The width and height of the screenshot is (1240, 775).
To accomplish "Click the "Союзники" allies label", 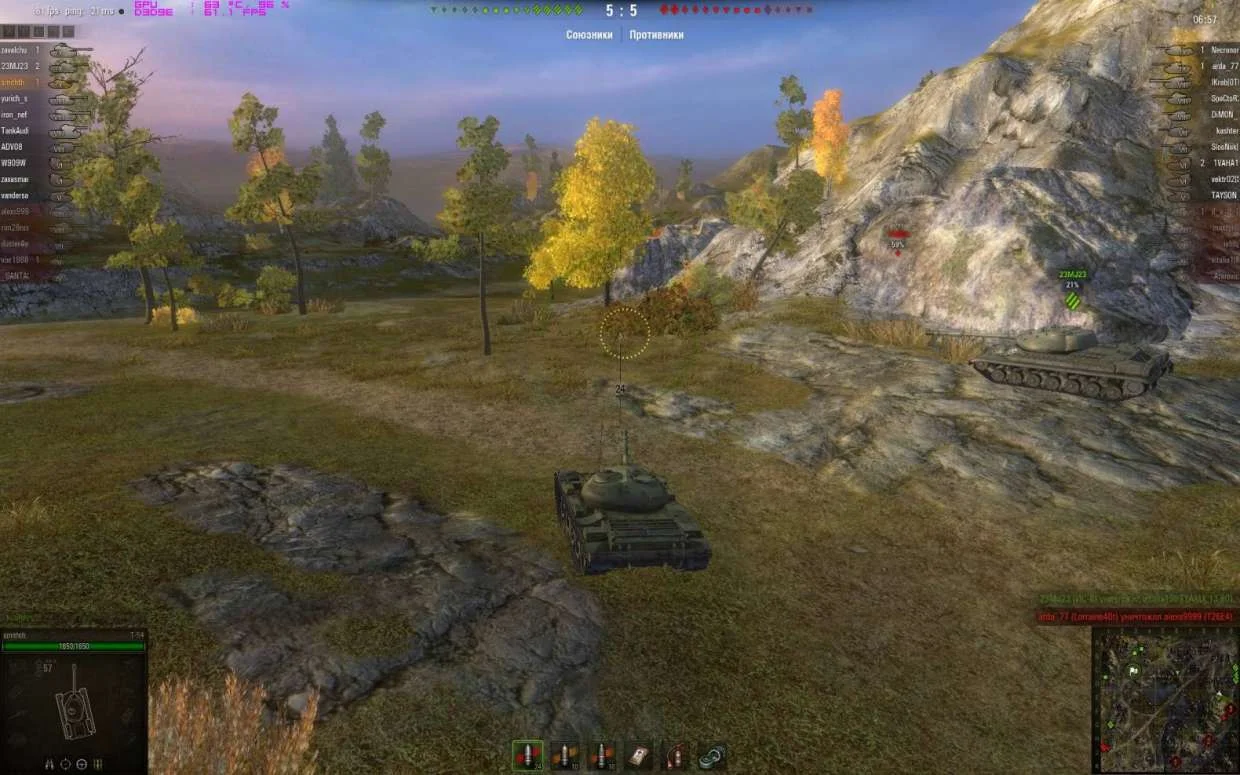I will pyautogui.click(x=589, y=35).
